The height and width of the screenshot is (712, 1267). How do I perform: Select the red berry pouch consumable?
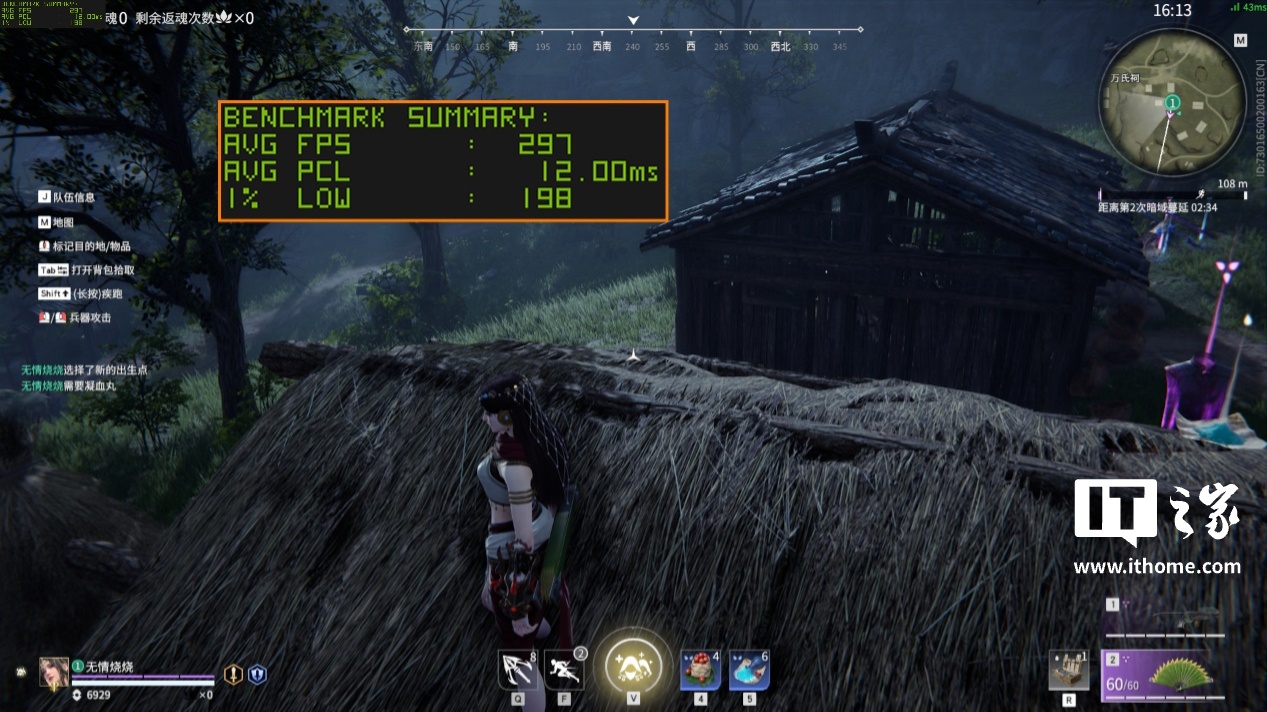[x=700, y=670]
